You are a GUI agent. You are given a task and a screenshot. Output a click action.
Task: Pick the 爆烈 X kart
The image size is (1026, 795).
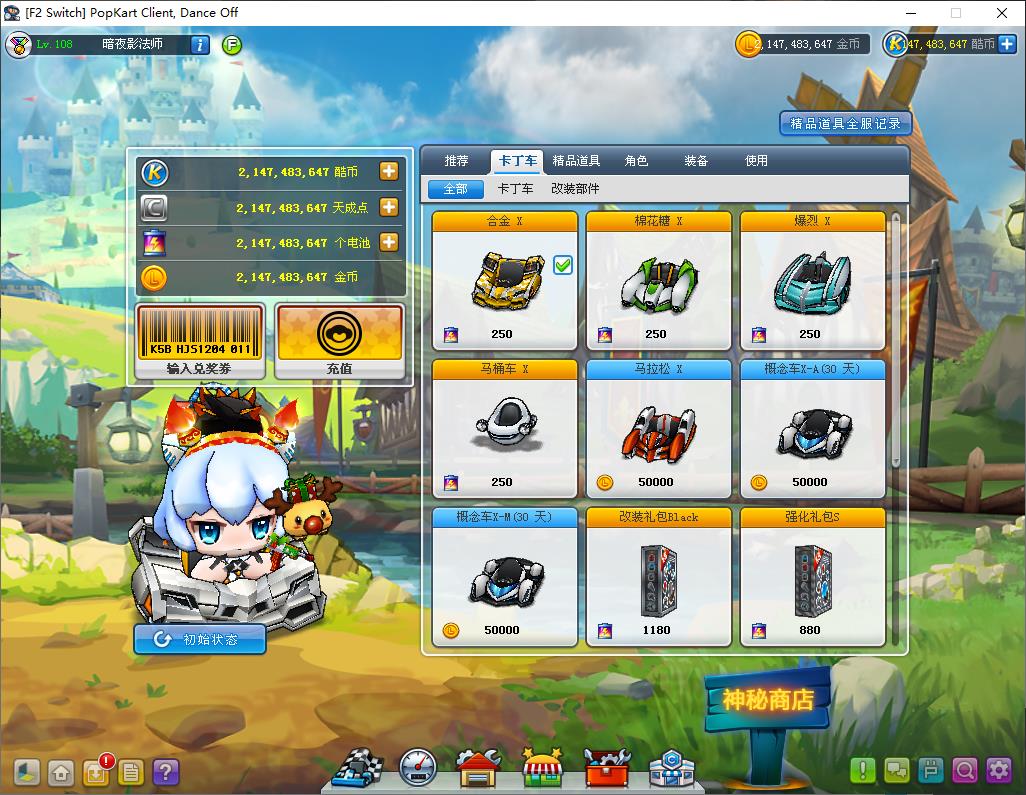(813, 281)
